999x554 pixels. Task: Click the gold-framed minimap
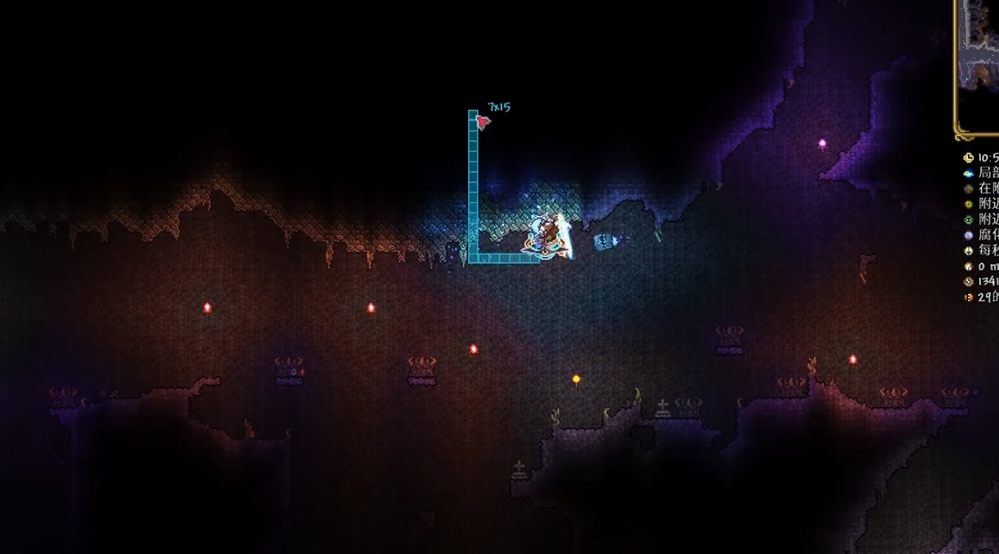tap(979, 66)
